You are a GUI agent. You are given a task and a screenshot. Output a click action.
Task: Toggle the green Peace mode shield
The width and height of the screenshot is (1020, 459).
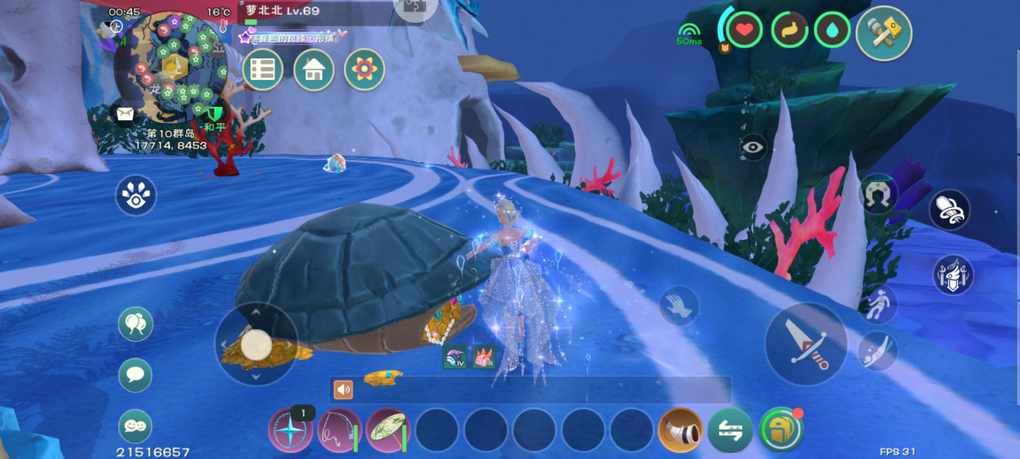coord(214,114)
